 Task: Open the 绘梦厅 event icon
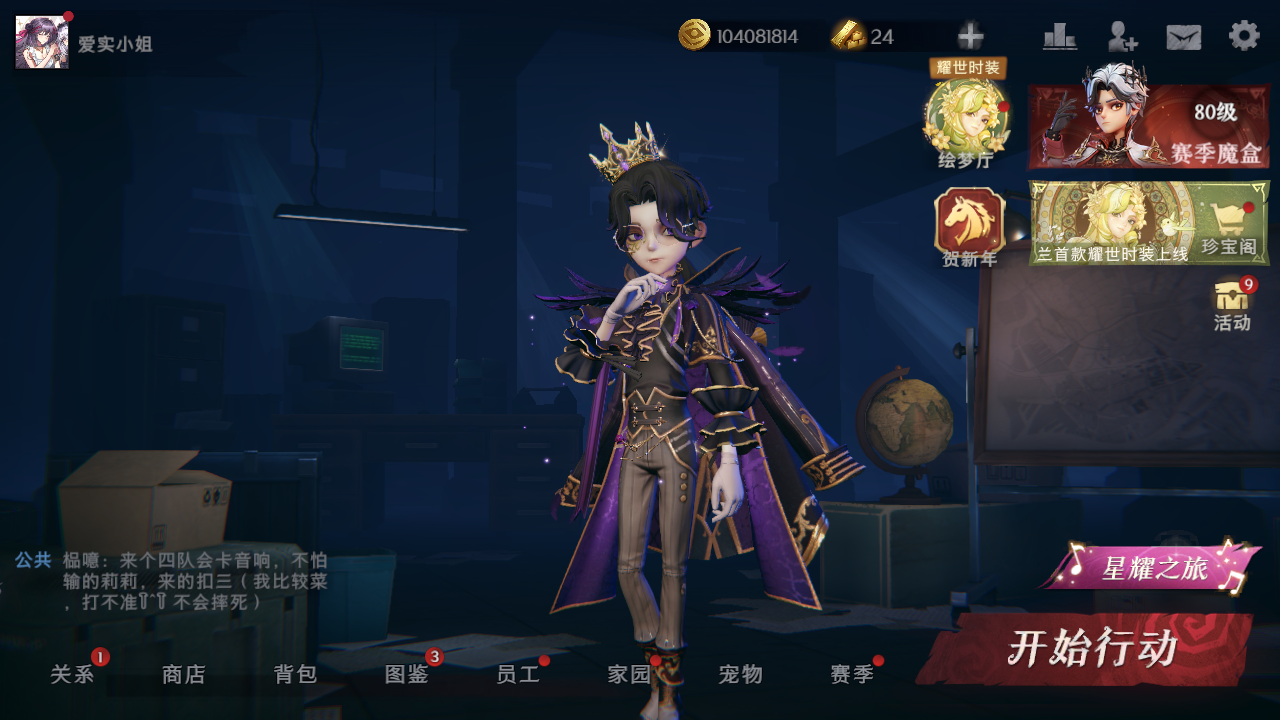(x=965, y=118)
